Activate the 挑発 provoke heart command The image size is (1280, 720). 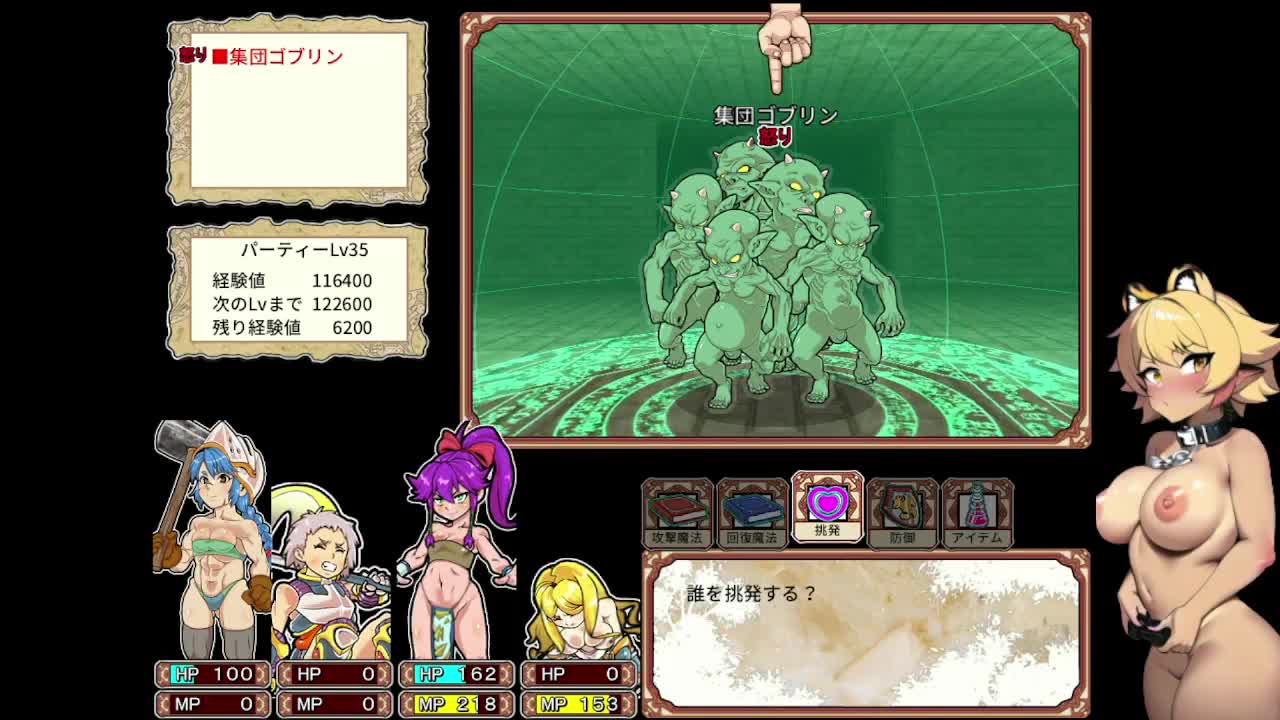(827, 507)
